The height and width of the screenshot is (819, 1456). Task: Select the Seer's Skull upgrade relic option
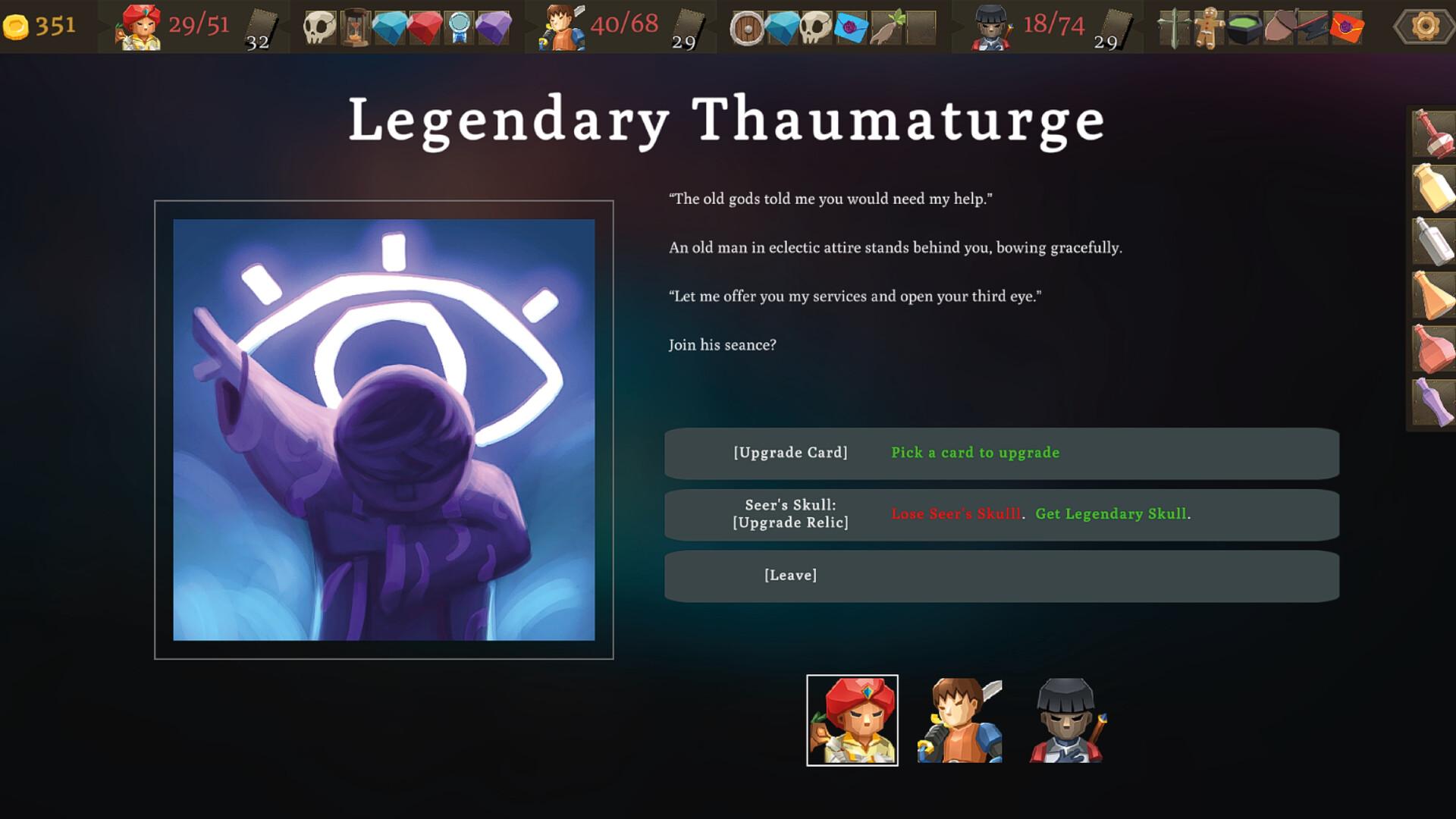pos(794,515)
